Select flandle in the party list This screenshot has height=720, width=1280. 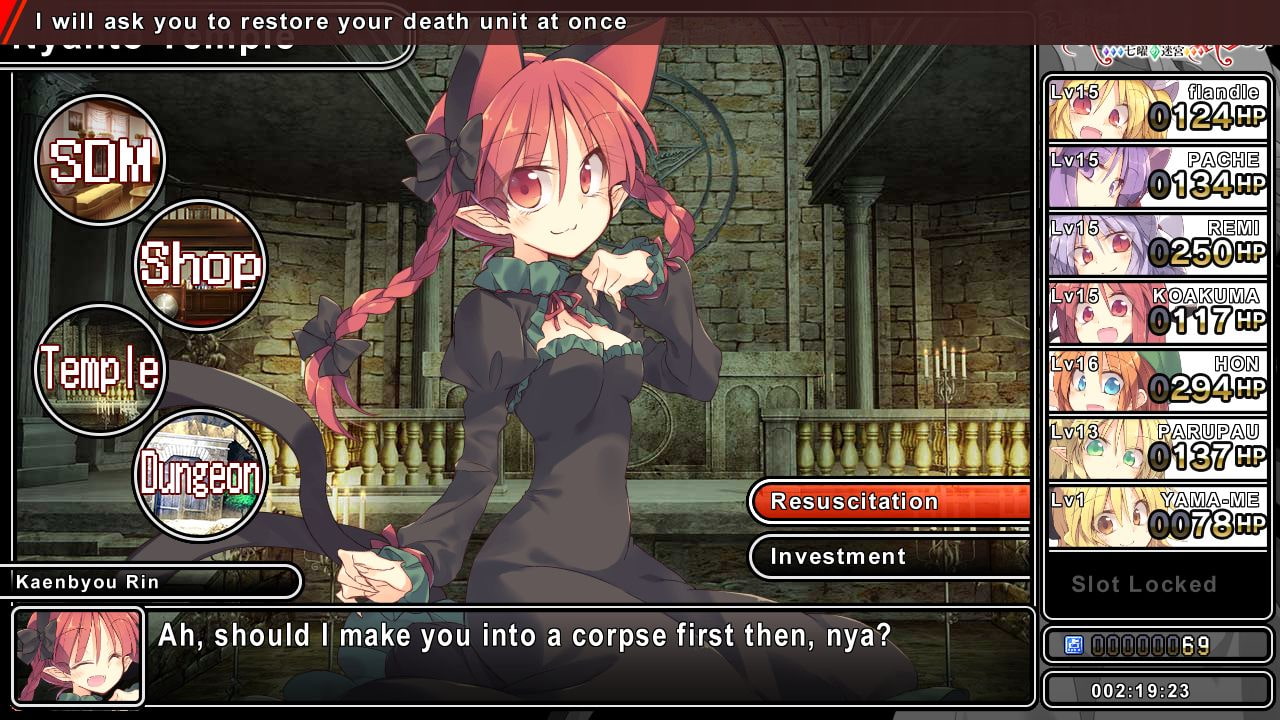(x=1158, y=109)
